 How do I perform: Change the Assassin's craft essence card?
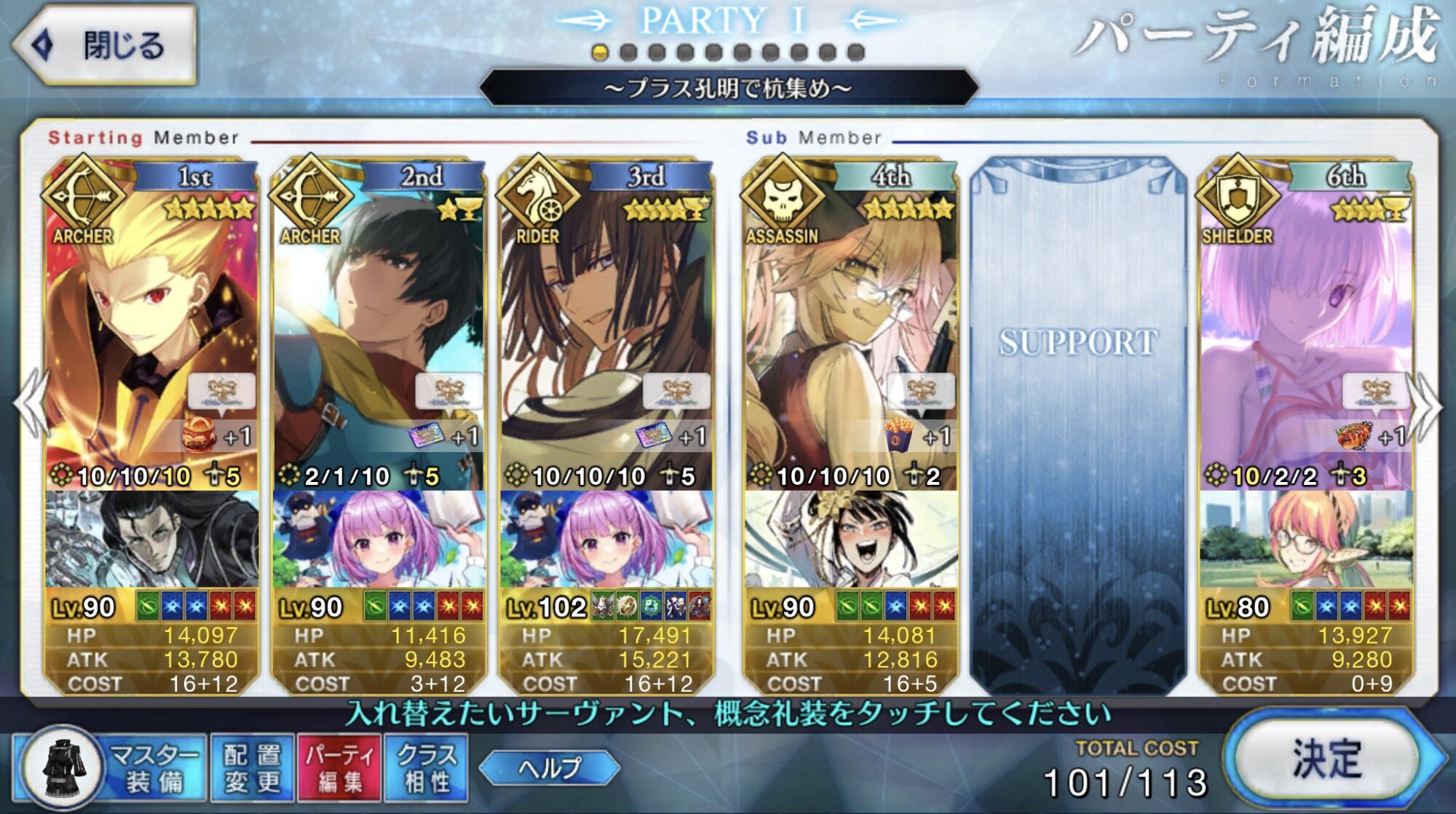point(850,539)
